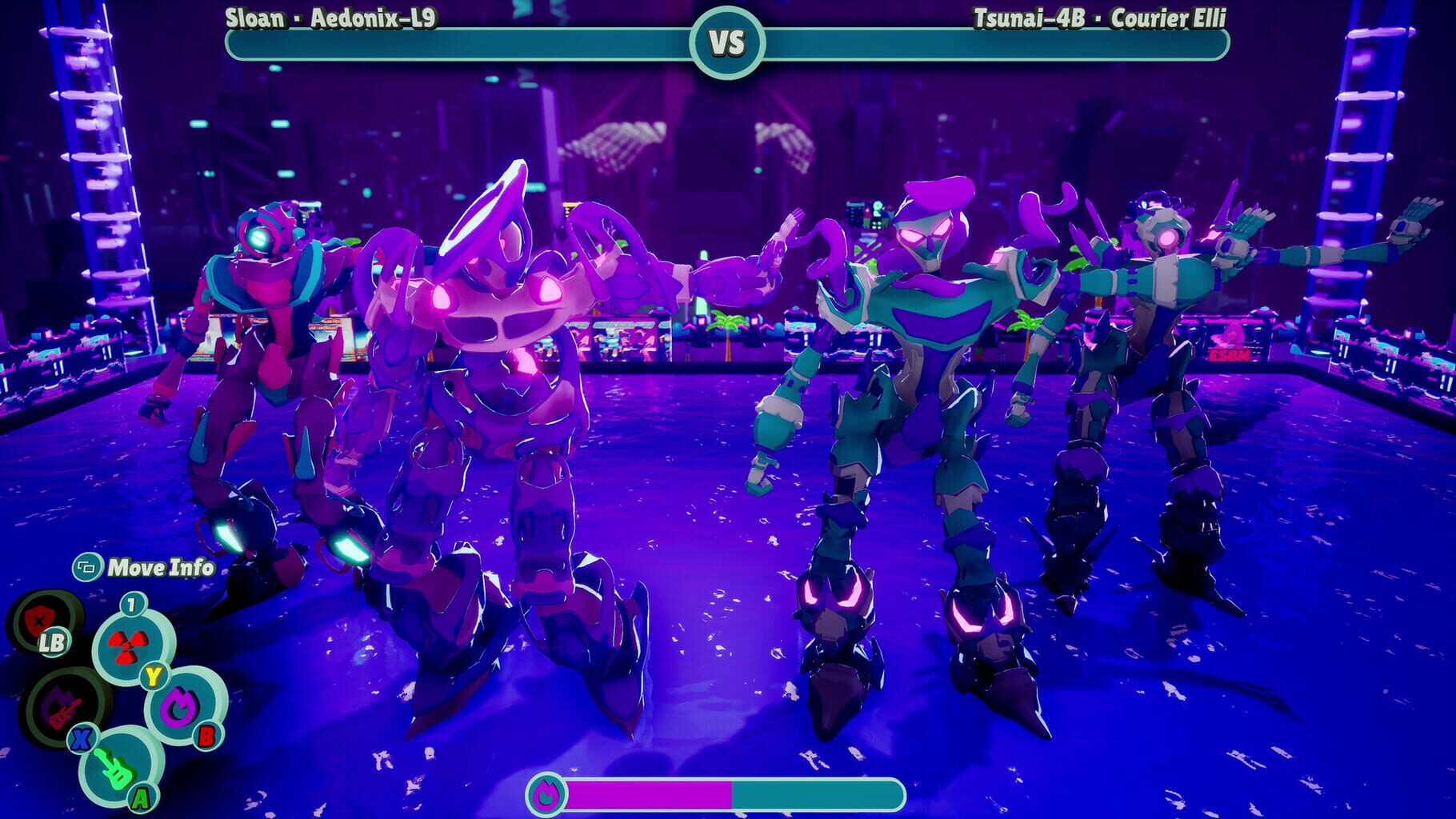The image size is (1456, 819).
Task: Click the central VS badge
Action: pos(728,42)
